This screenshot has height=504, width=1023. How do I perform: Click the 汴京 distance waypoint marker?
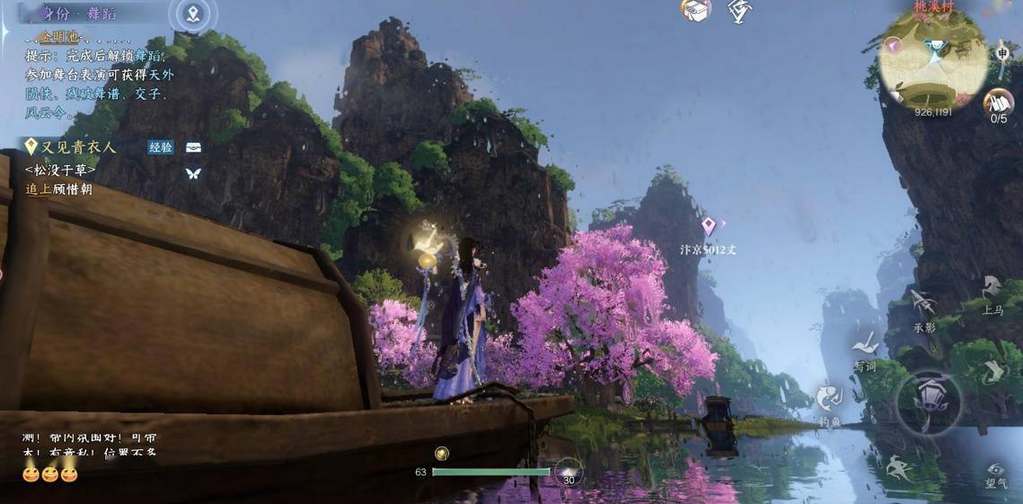[709, 226]
